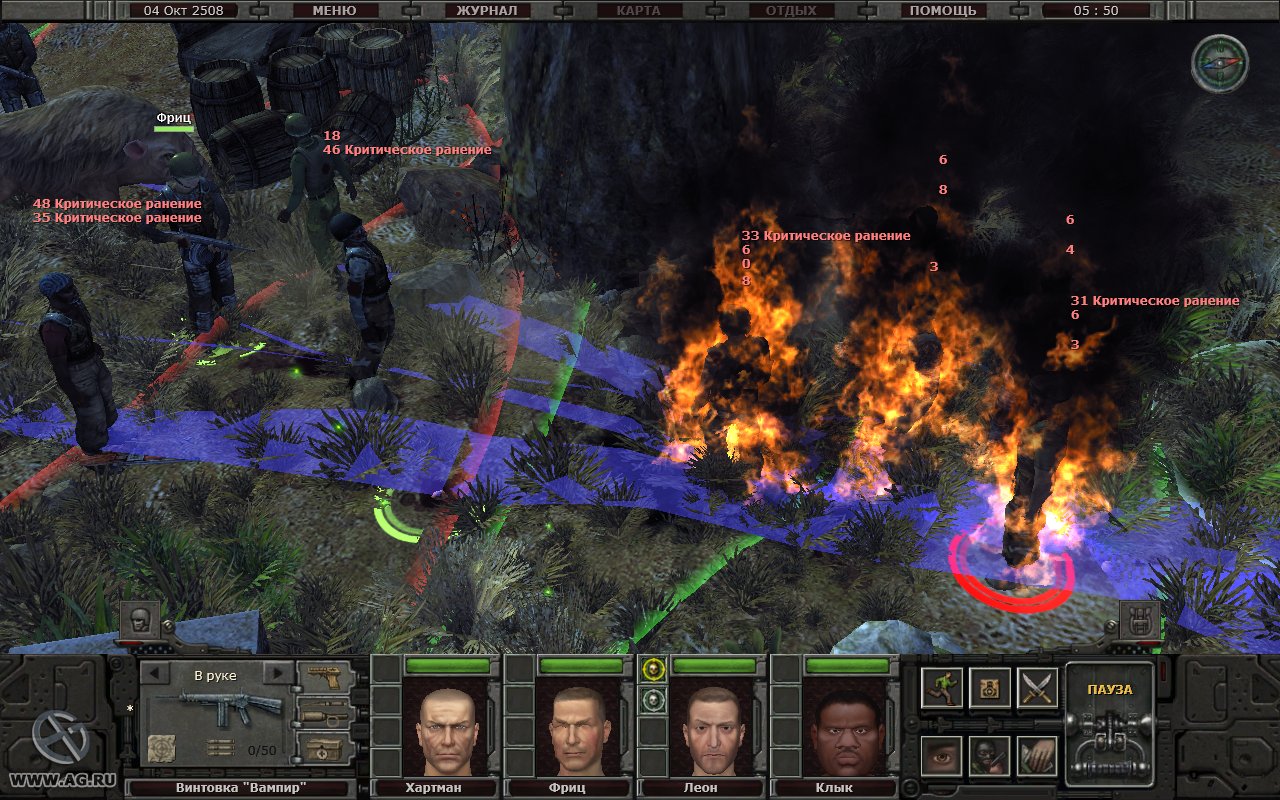Open the ЖУРНАЛ journal

[486, 11]
